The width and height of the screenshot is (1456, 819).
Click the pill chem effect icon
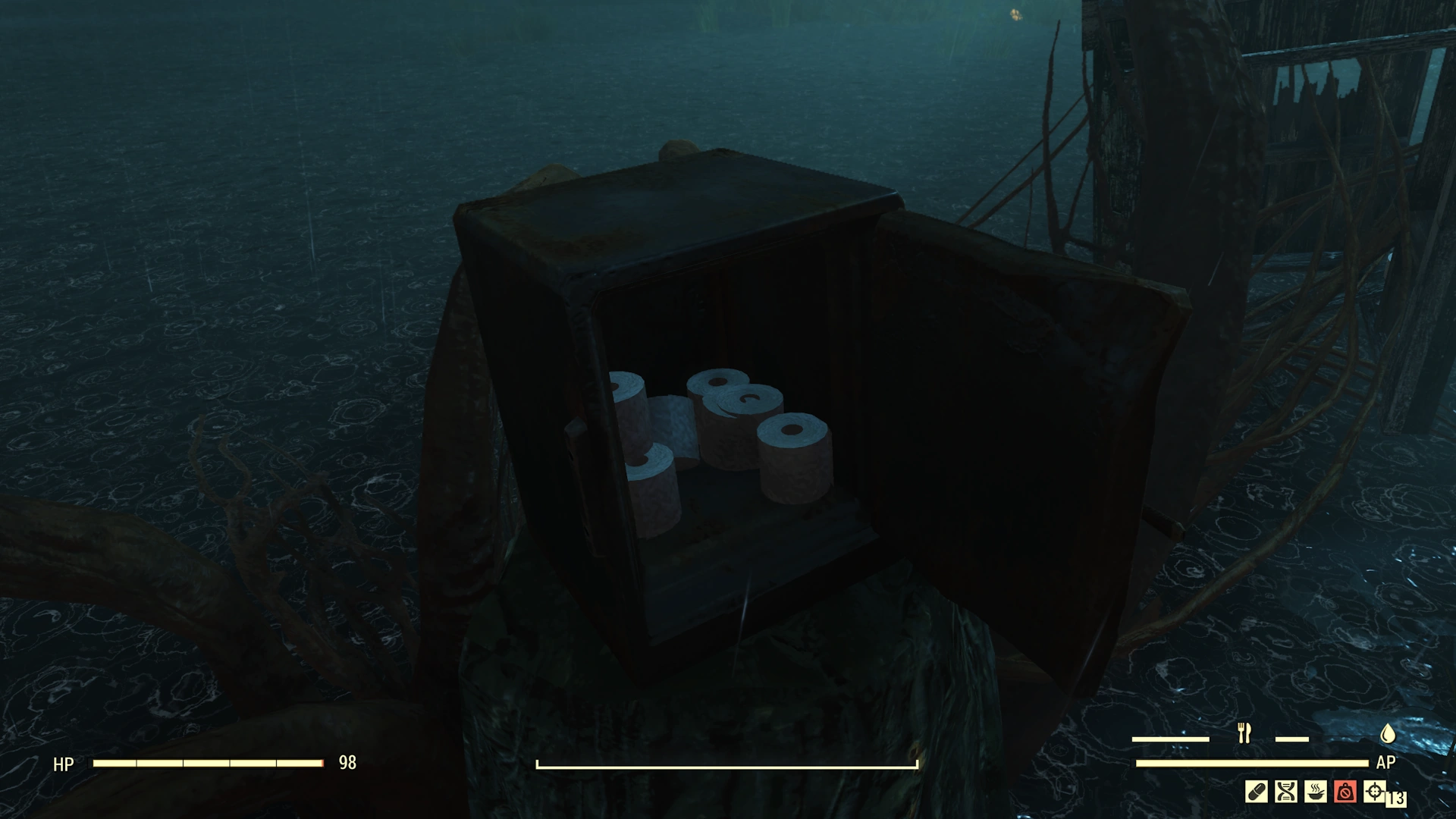pos(1256,792)
